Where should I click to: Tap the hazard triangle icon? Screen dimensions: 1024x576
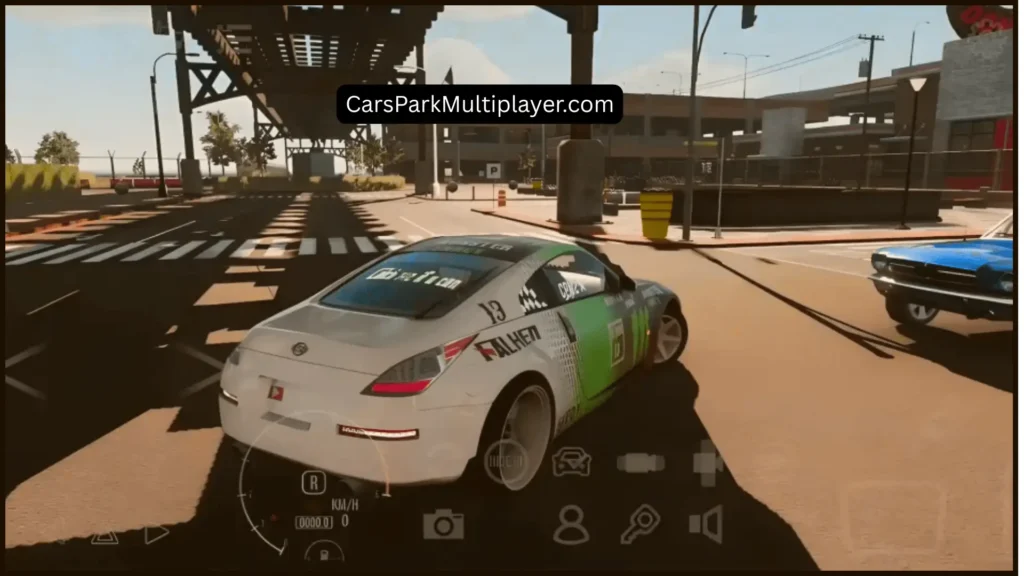pyautogui.click(x=104, y=537)
